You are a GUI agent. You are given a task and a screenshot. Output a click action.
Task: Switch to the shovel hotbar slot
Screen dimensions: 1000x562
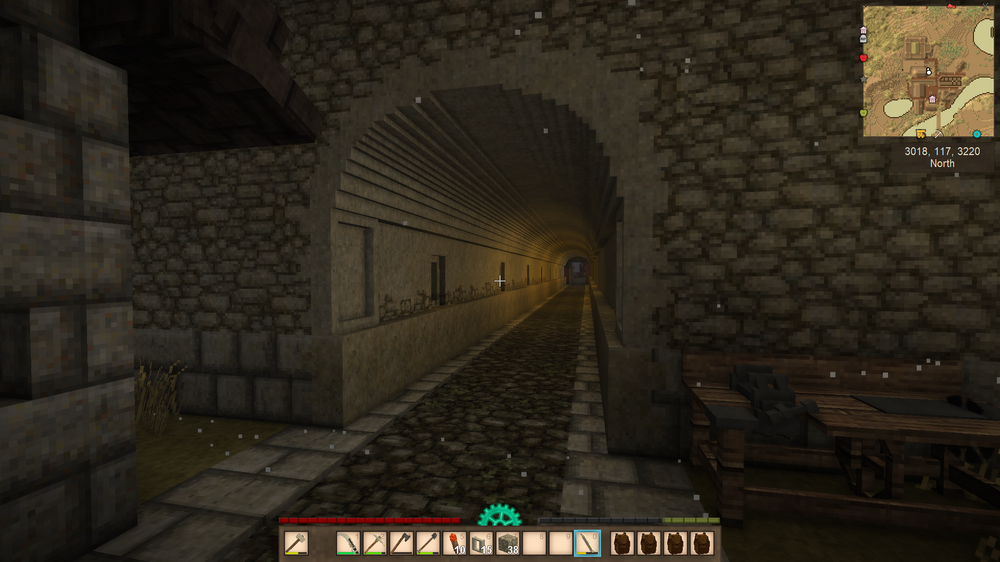coord(428,543)
